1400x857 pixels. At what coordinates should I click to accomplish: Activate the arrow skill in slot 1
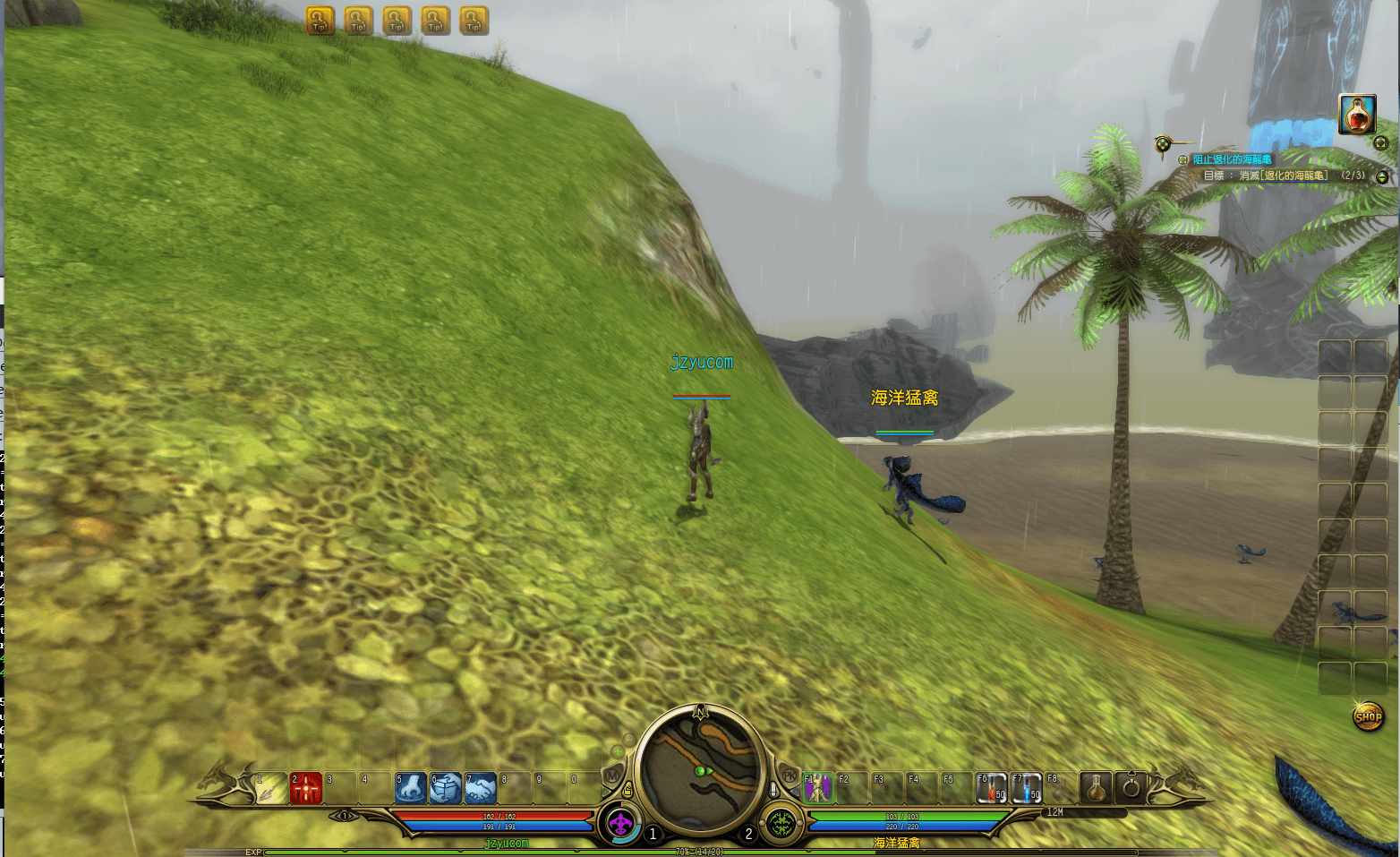(271, 789)
